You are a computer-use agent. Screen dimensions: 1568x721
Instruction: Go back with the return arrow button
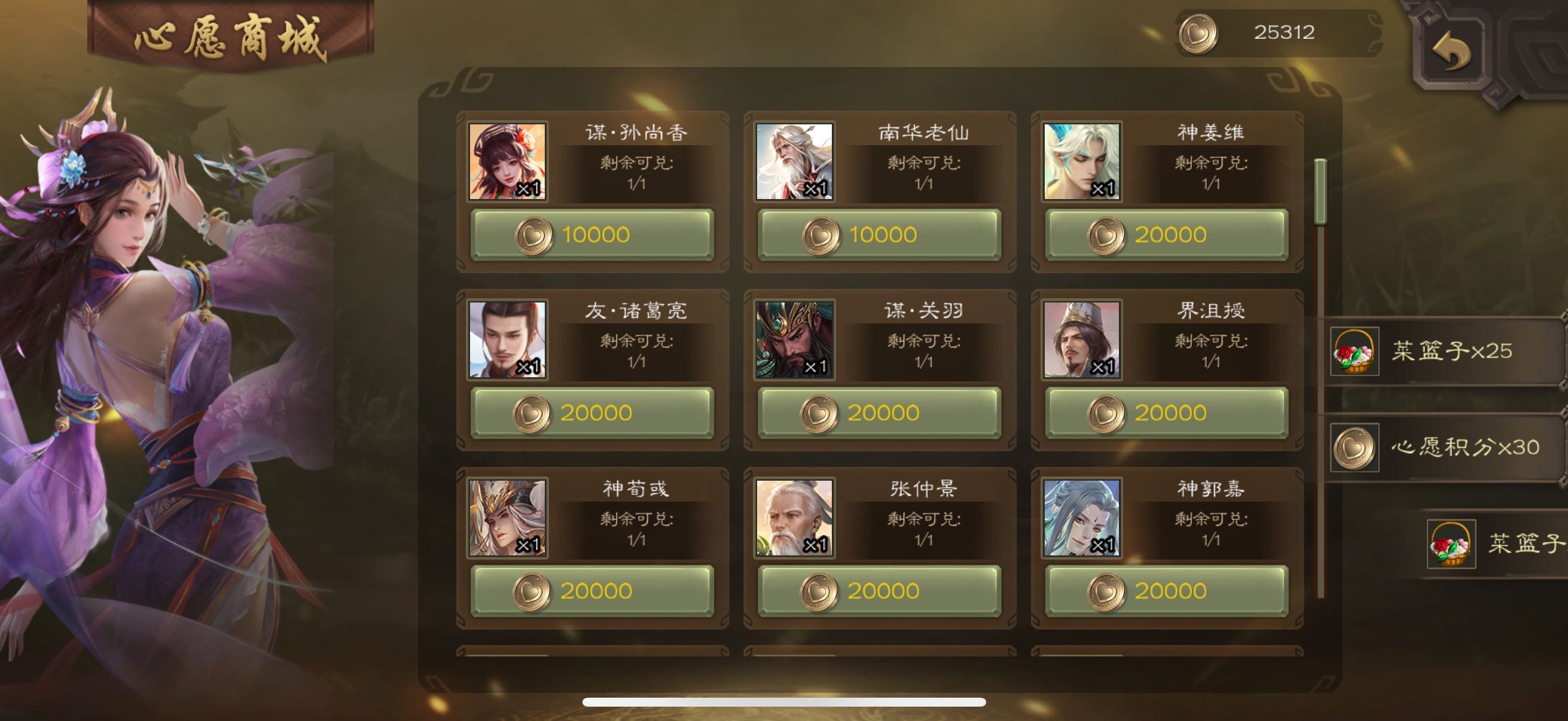pyautogui.click(x=1451, y=53)
